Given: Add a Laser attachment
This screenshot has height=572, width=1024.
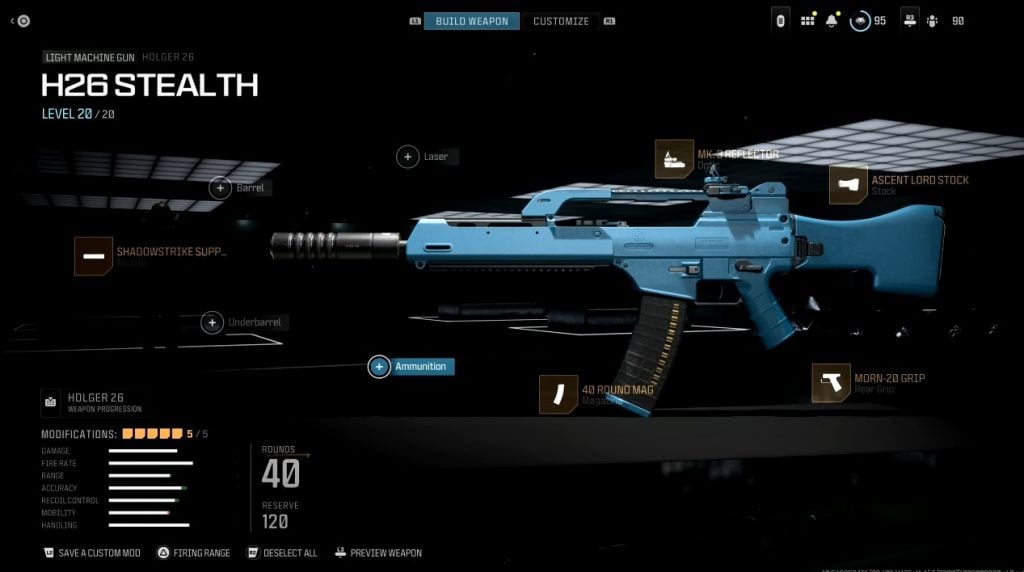Looking at the screenshot, I should pos(408,157).
